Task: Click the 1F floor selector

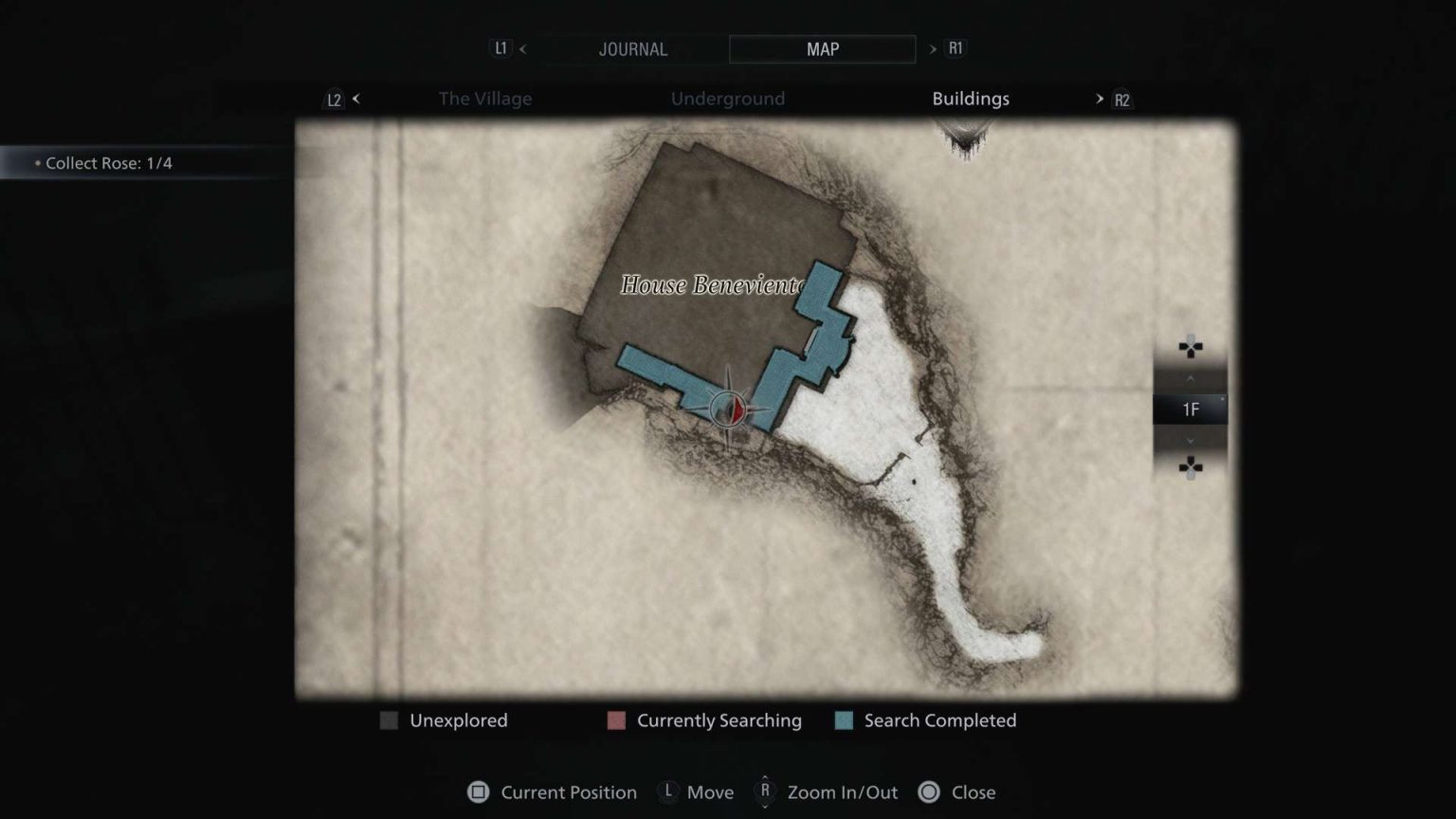Action: pyautogui.click(x=1191, y=409)
